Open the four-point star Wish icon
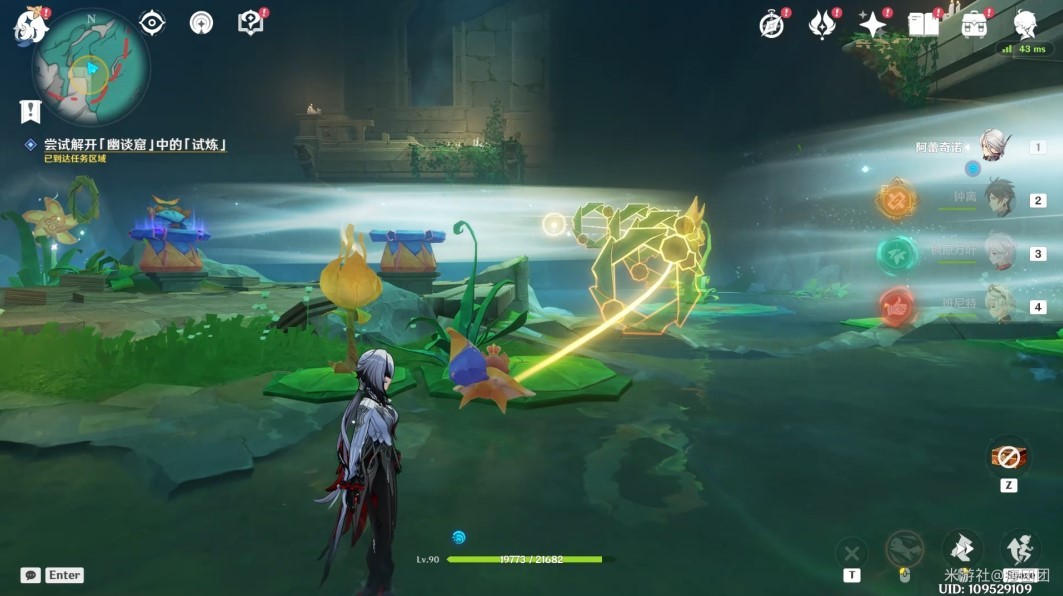This screenshot has width=1063, height=596. click(x=873, y=25)
